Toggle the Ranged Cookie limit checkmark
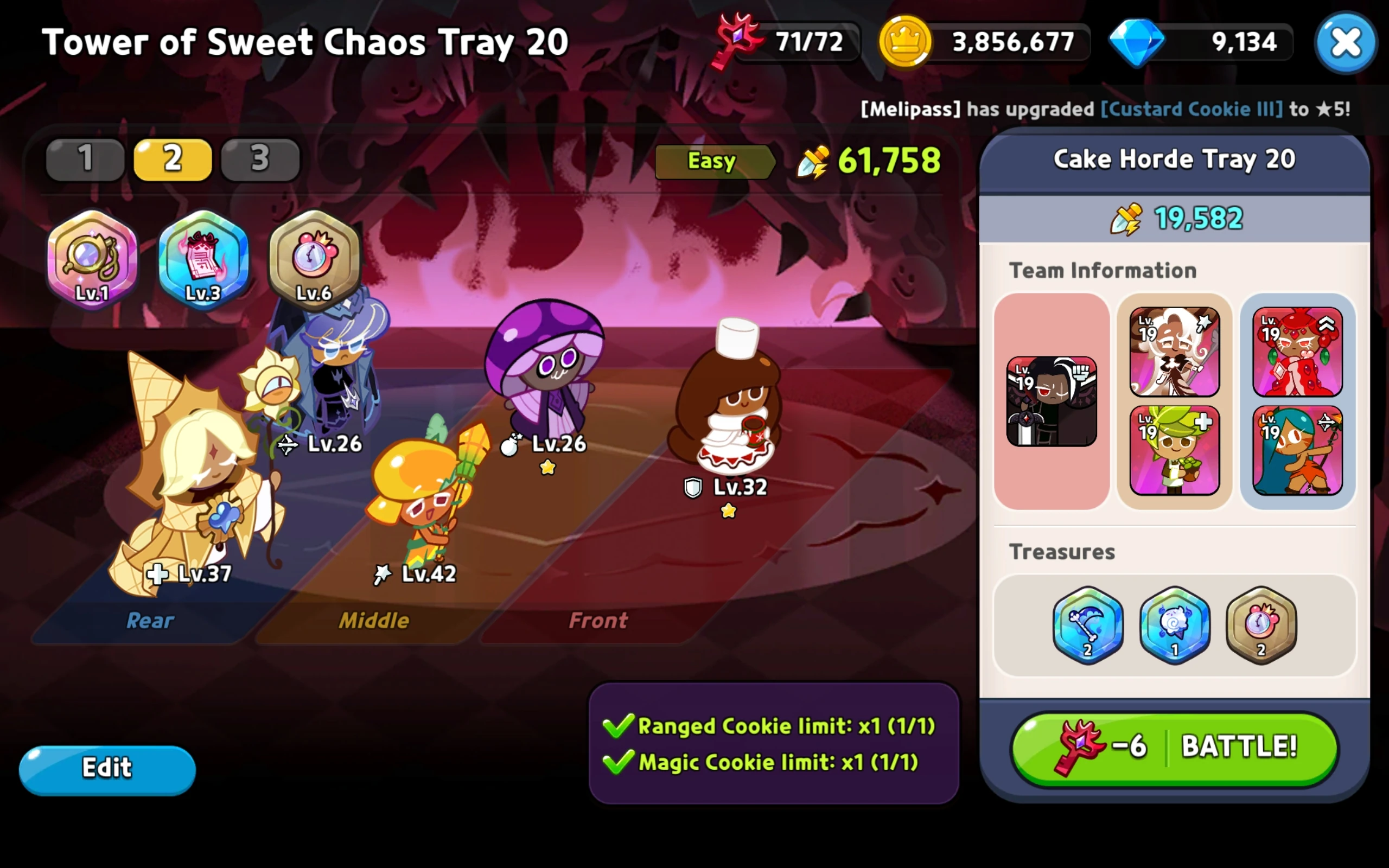The image size is (1389, 868). 619,725
